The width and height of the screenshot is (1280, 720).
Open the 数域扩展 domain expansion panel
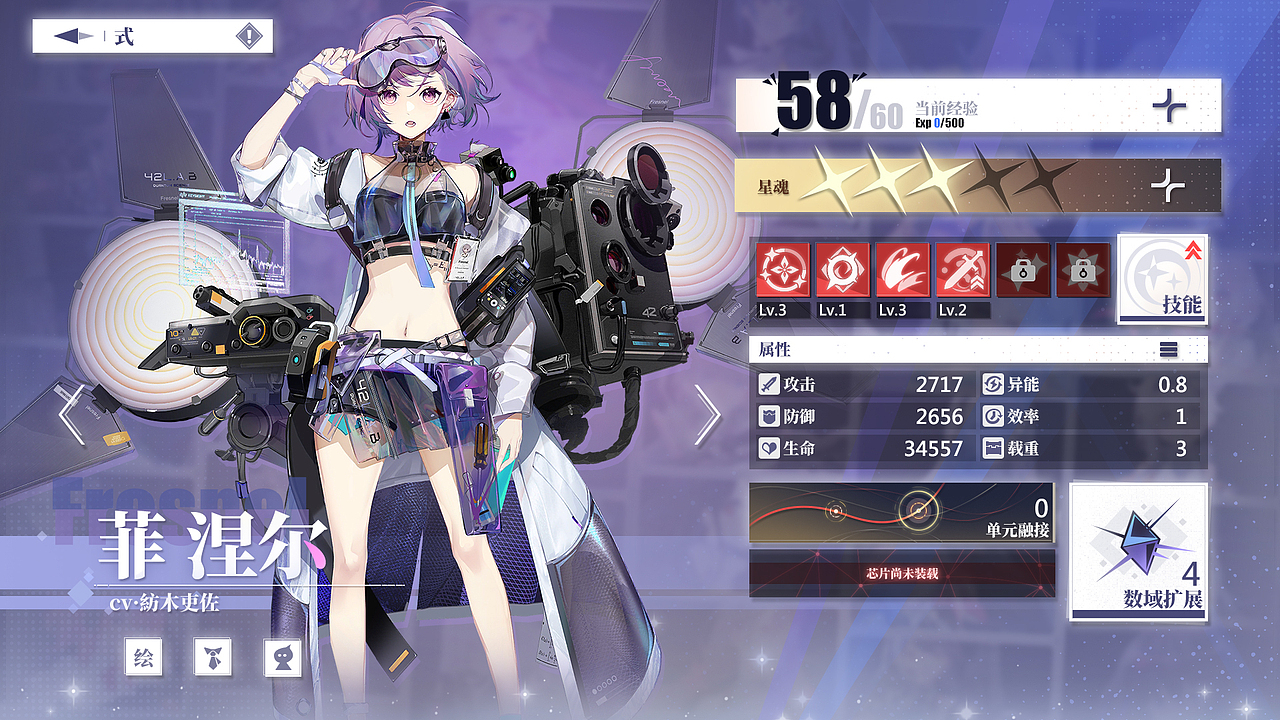tap(1139, 552)
